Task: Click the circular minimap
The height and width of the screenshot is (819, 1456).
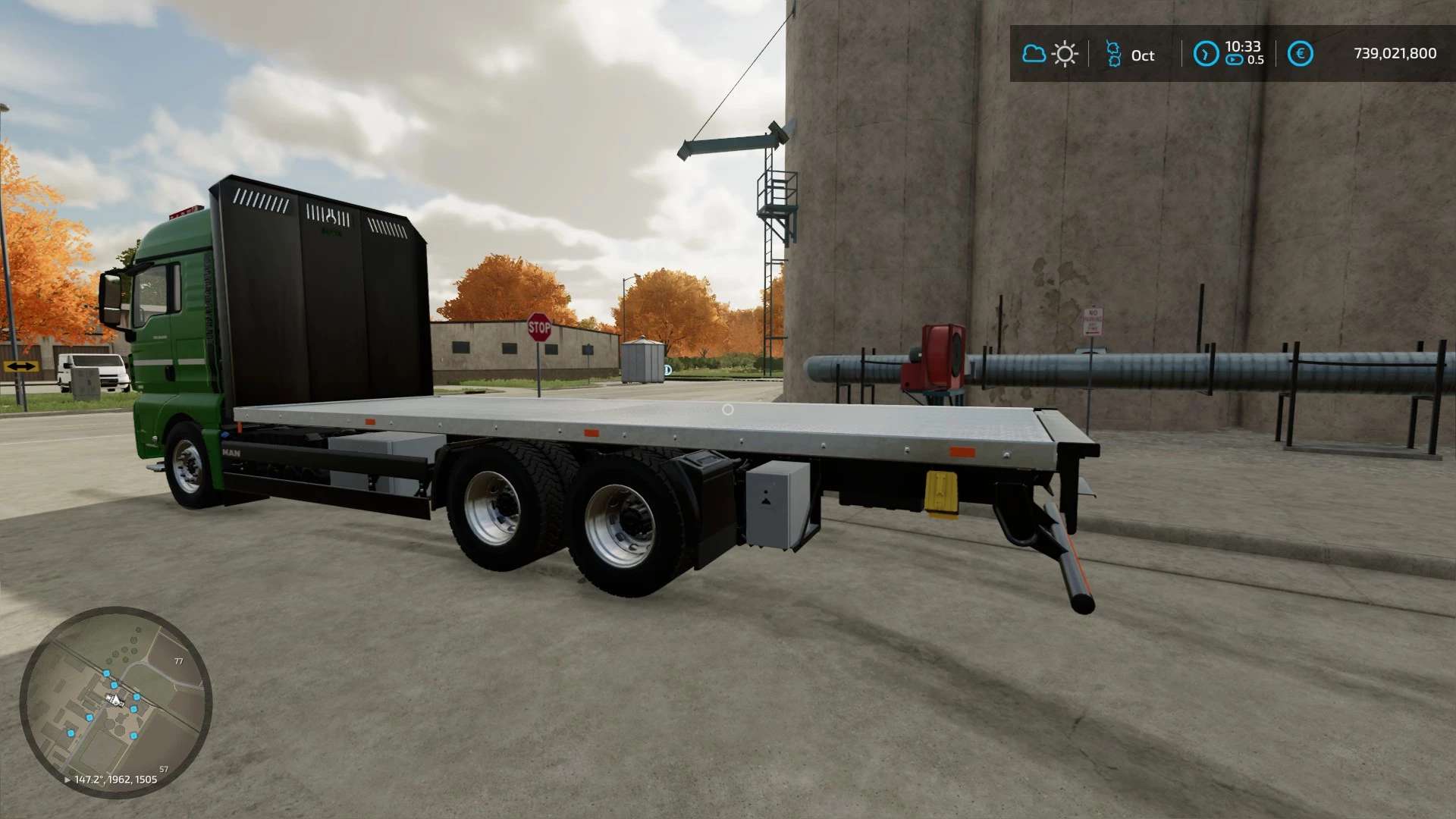Action: point(115,702)
